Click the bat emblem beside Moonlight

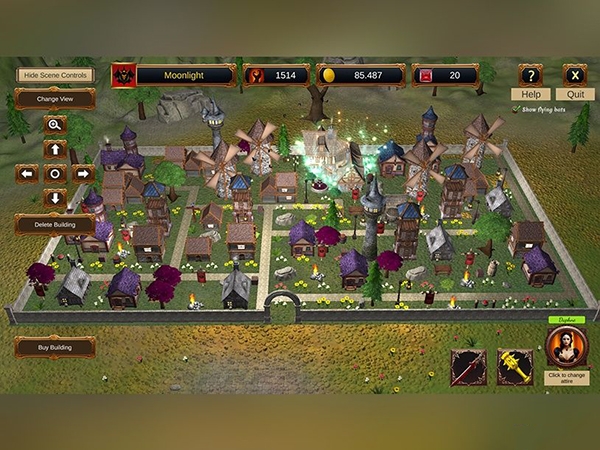tap(124, 75)
